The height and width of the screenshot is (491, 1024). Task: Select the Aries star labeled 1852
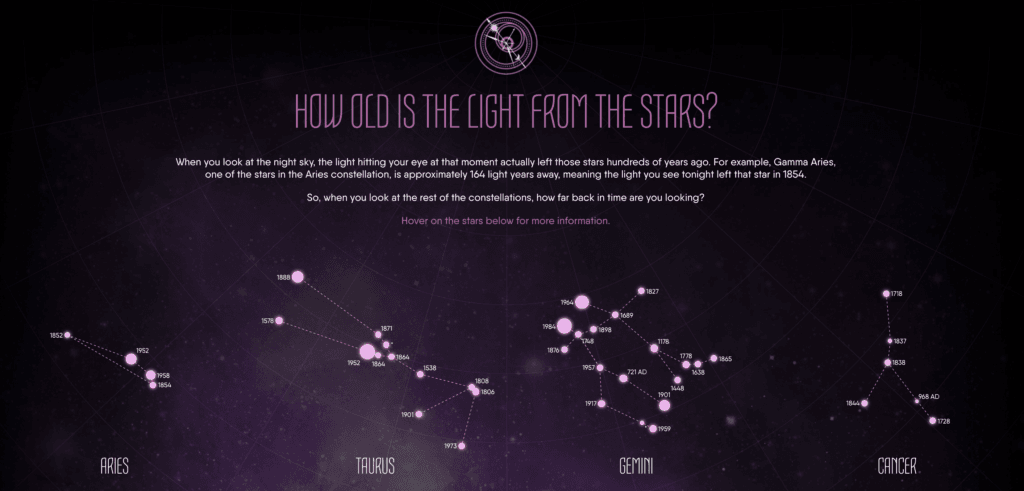click(68, 335)
